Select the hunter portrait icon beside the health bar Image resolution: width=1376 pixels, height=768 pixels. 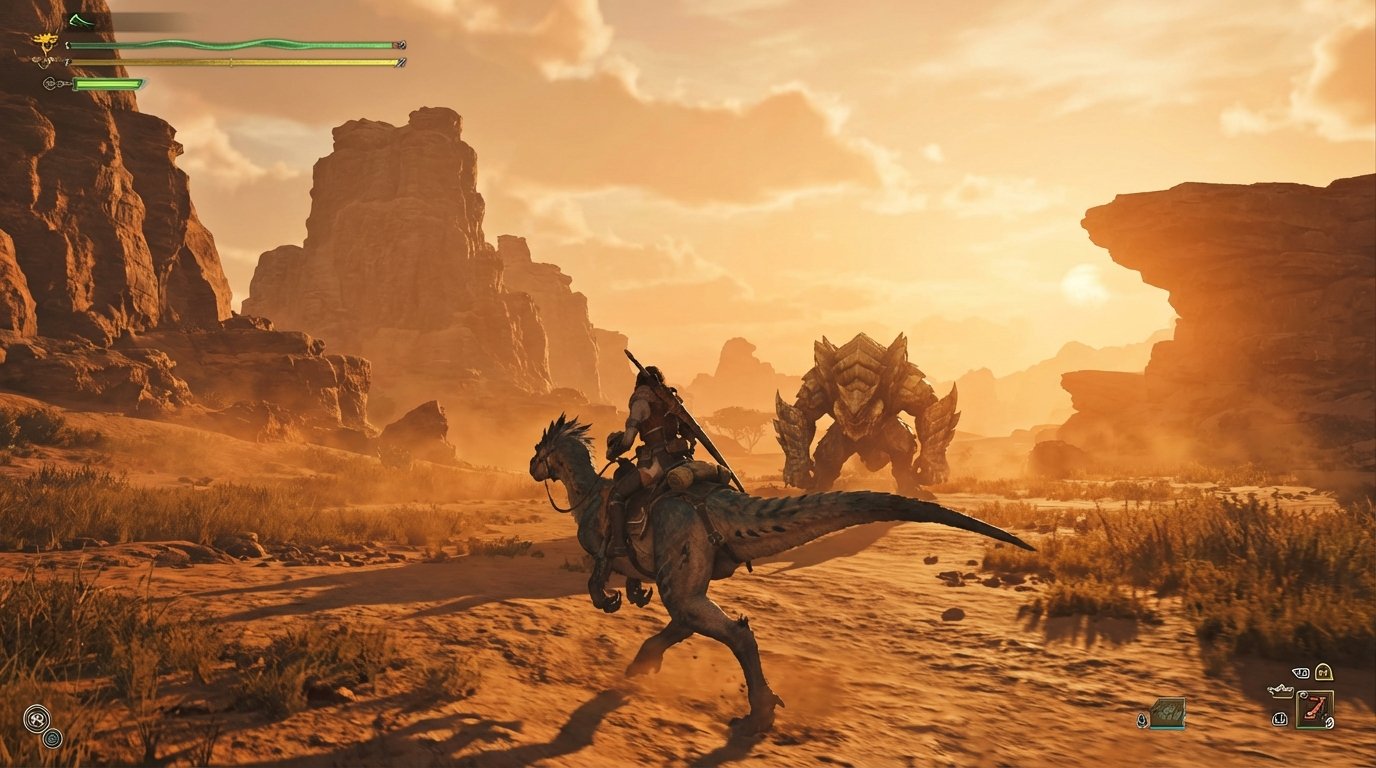(x=46, y=41)
